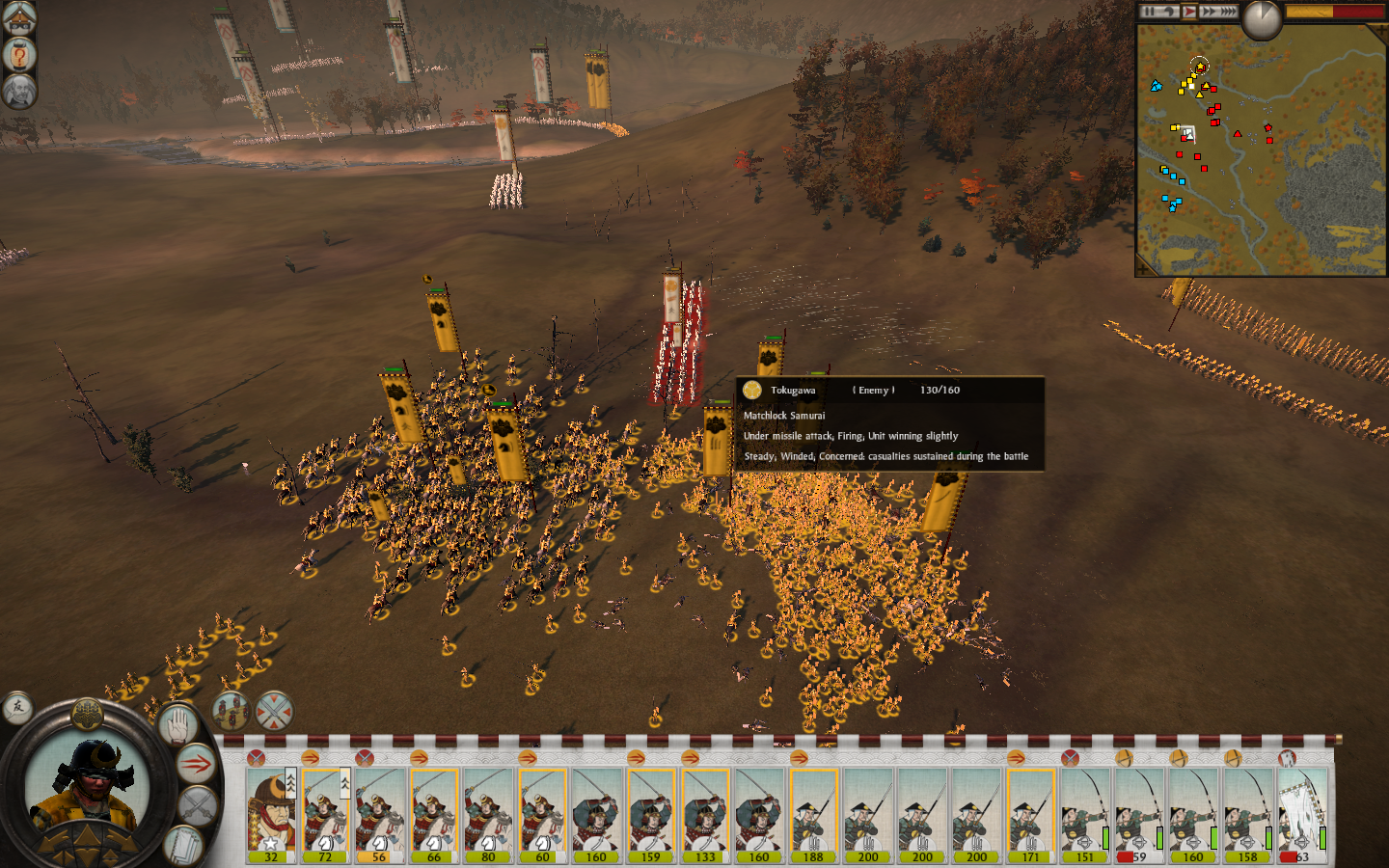
Task: Switch to double fast-forward speed
Action: [1208, 12]
